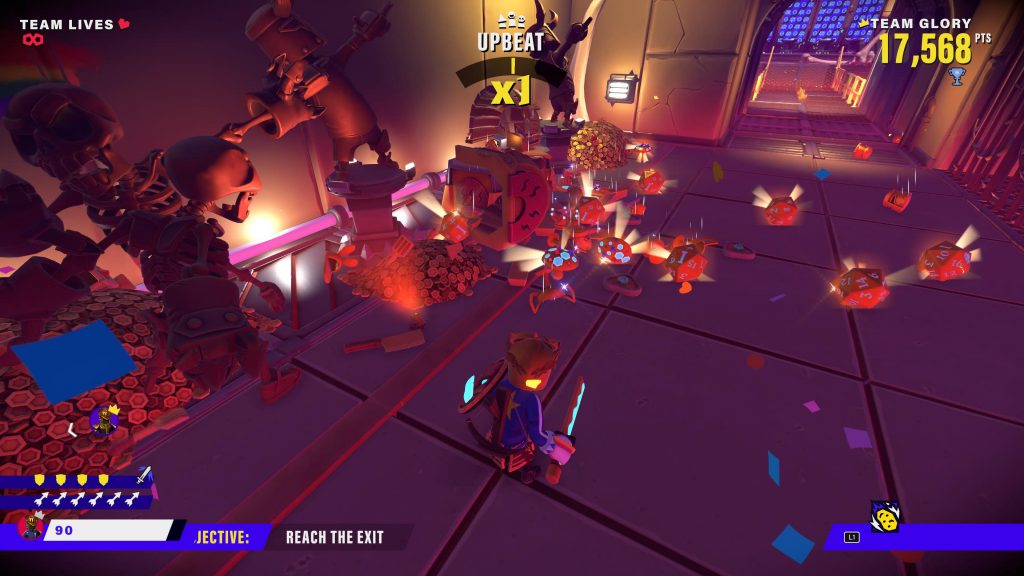Viewport: 1024px width, 576px height.
Task: Click the Team Glory trophy icon
Action: tap(957, 76)
